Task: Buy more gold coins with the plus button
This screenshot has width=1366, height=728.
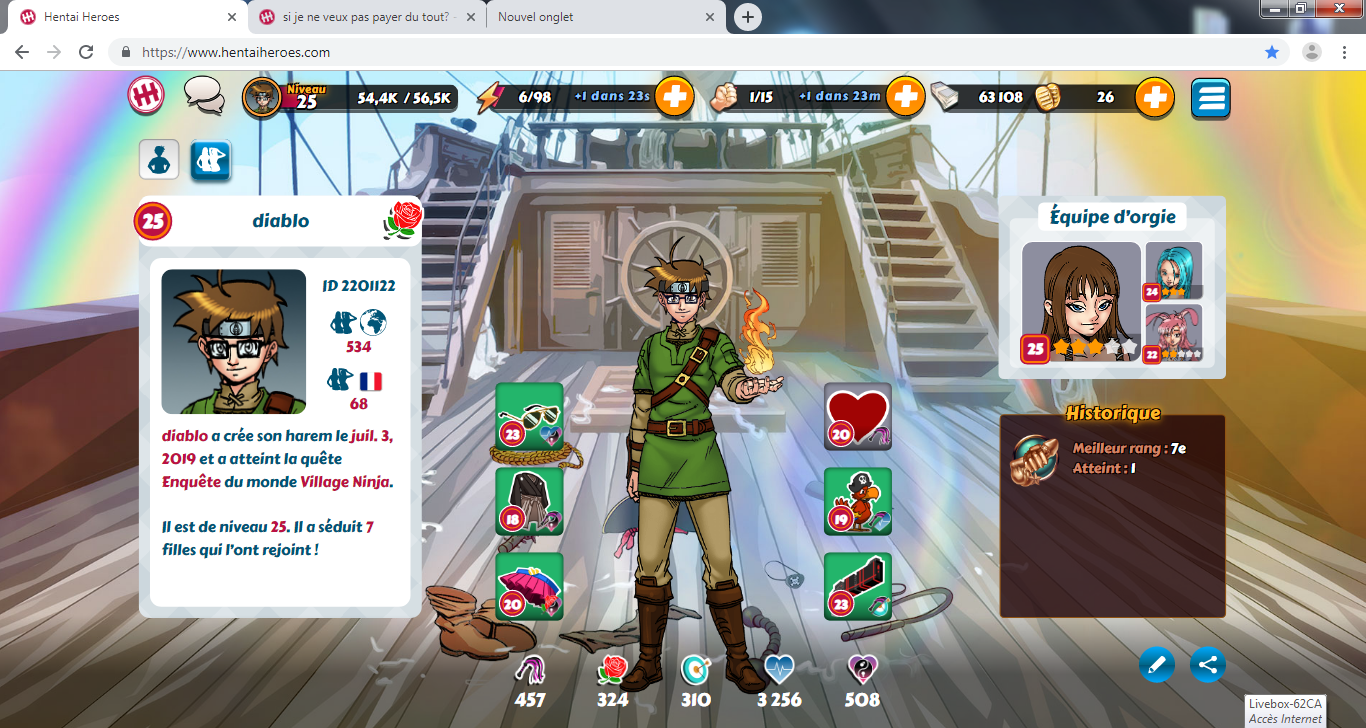Action: (x=1154, y=97)
